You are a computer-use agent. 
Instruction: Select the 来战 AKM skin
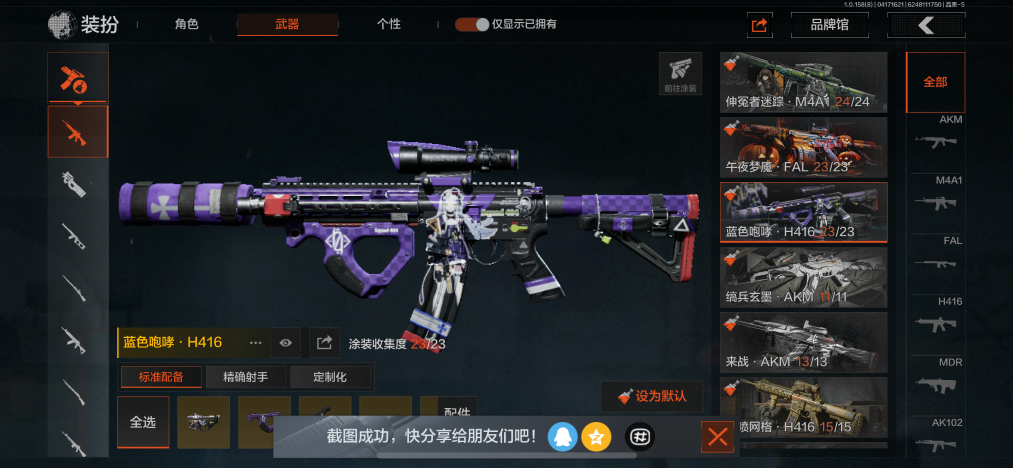click(804, 341)
